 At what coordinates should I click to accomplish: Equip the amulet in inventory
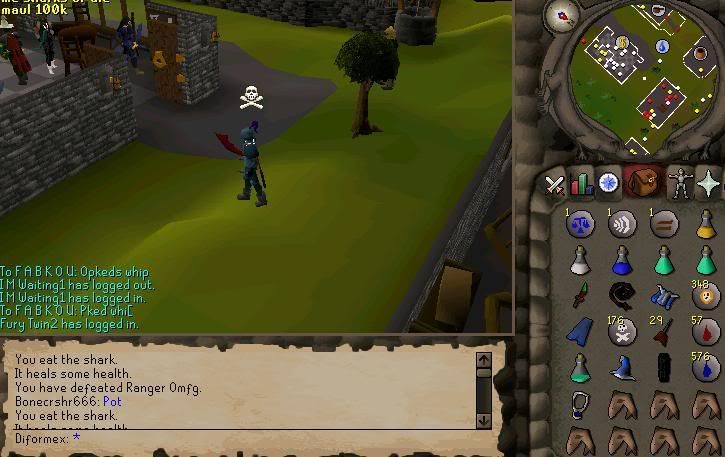580,403
